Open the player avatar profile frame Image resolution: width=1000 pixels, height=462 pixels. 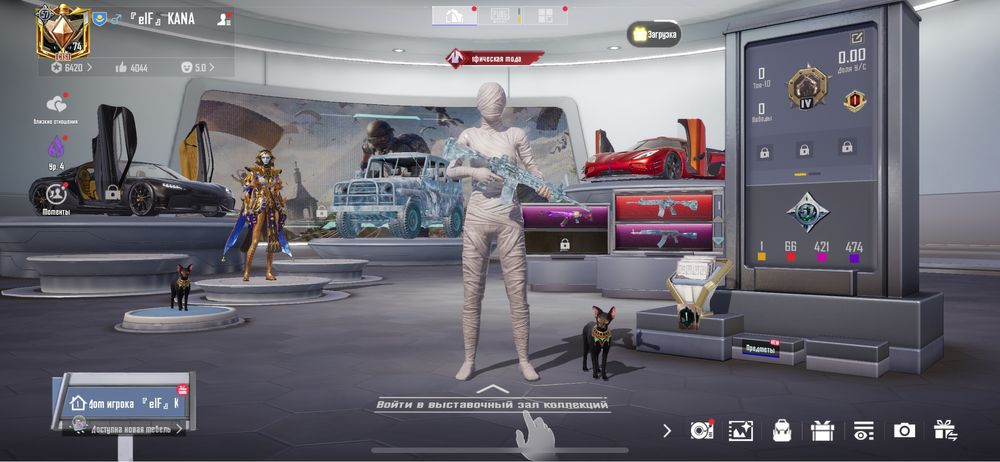click(60, 33)
